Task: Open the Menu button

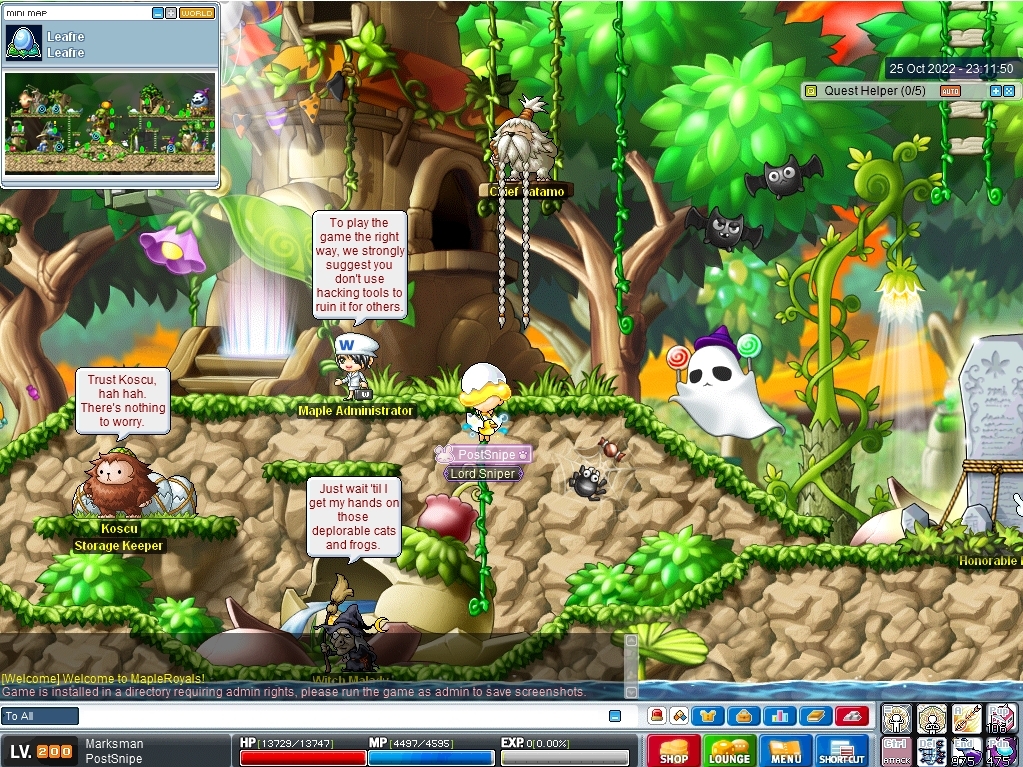Action: pos(785,750)
